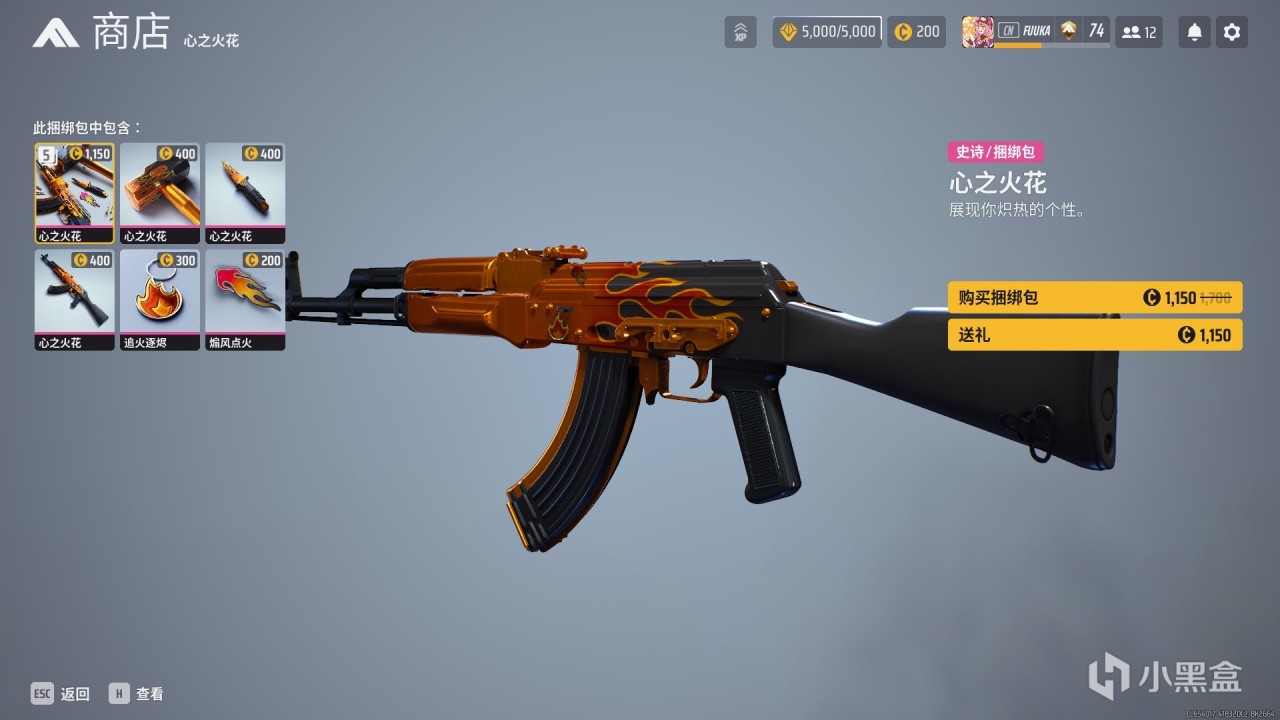
Task: Click the yellow coin balance showing 200
Action: 915,31
